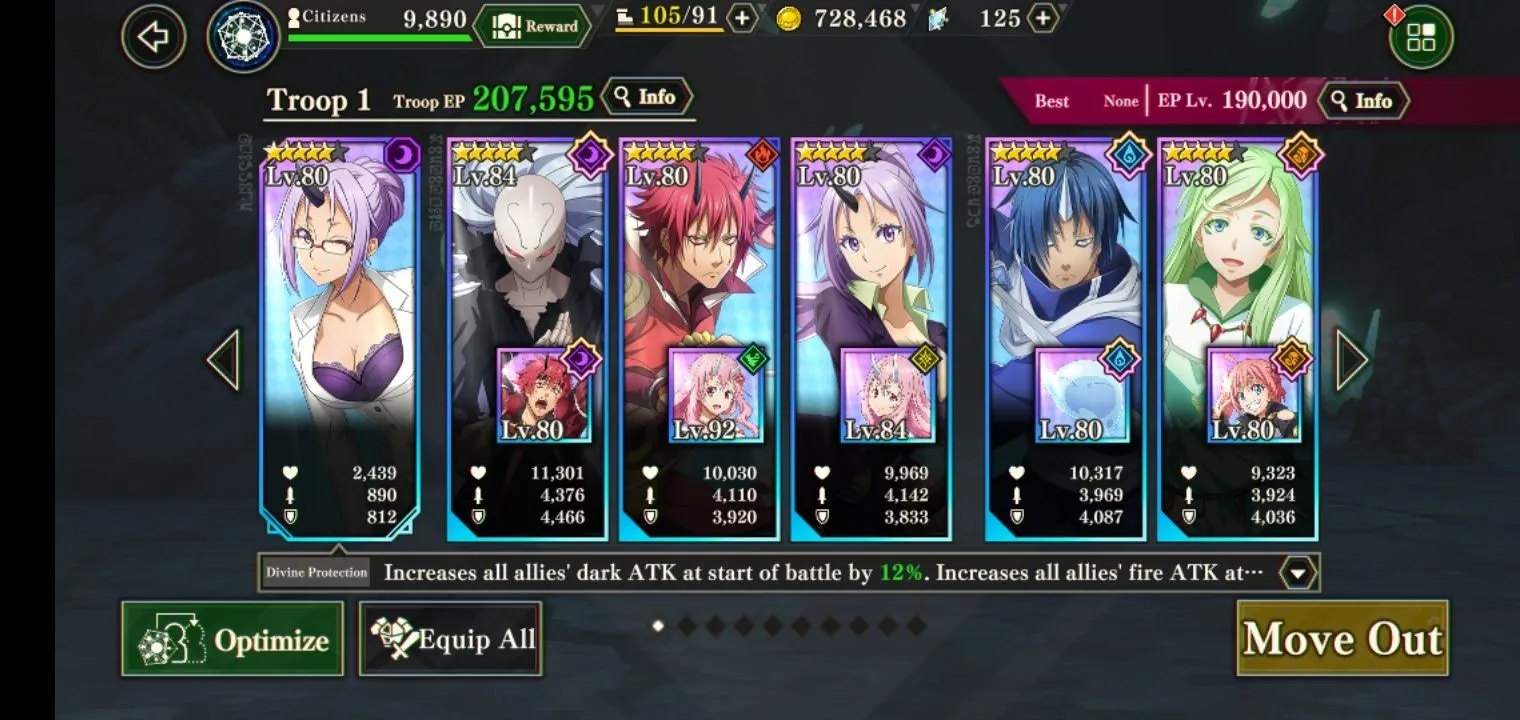Select the Lv.80 glasses-wearing purple-haired card
The image size is (1520, 720).
point(339,300)
